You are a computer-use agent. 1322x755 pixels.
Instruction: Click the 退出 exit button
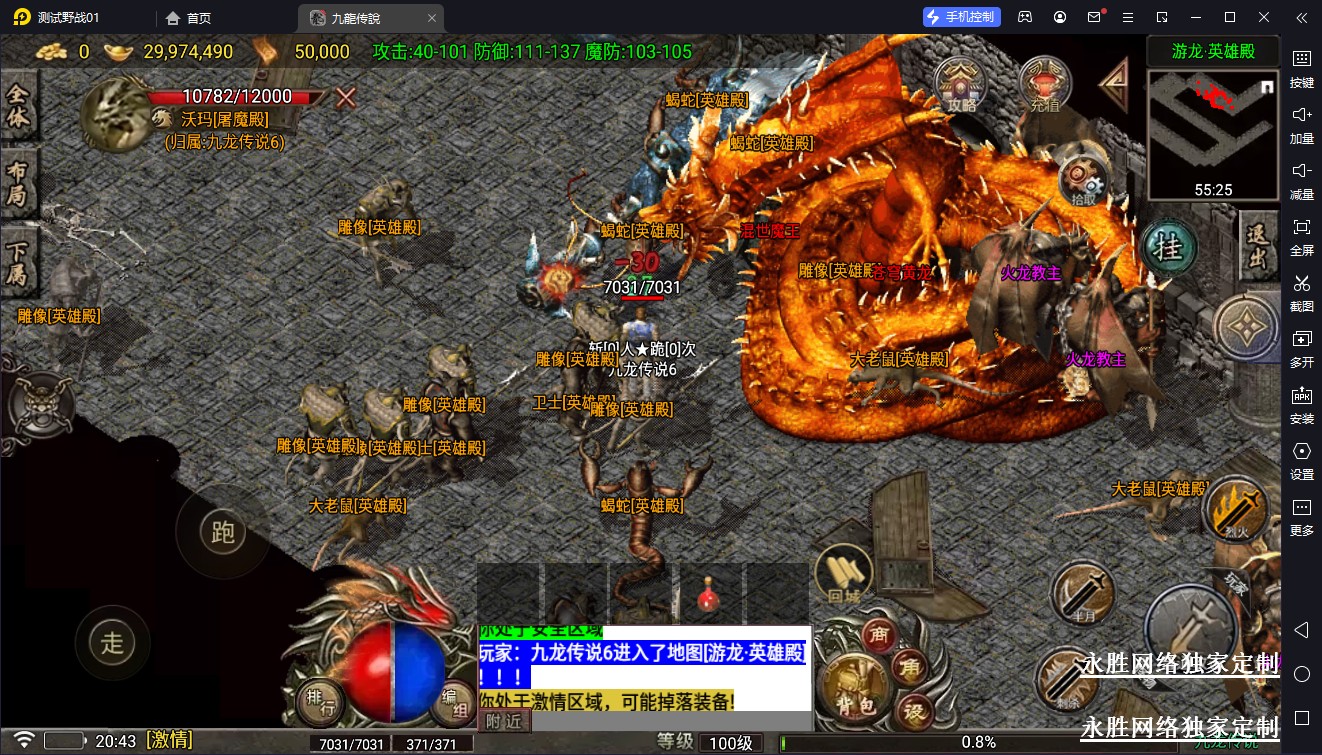click(x=1257, y=246)
